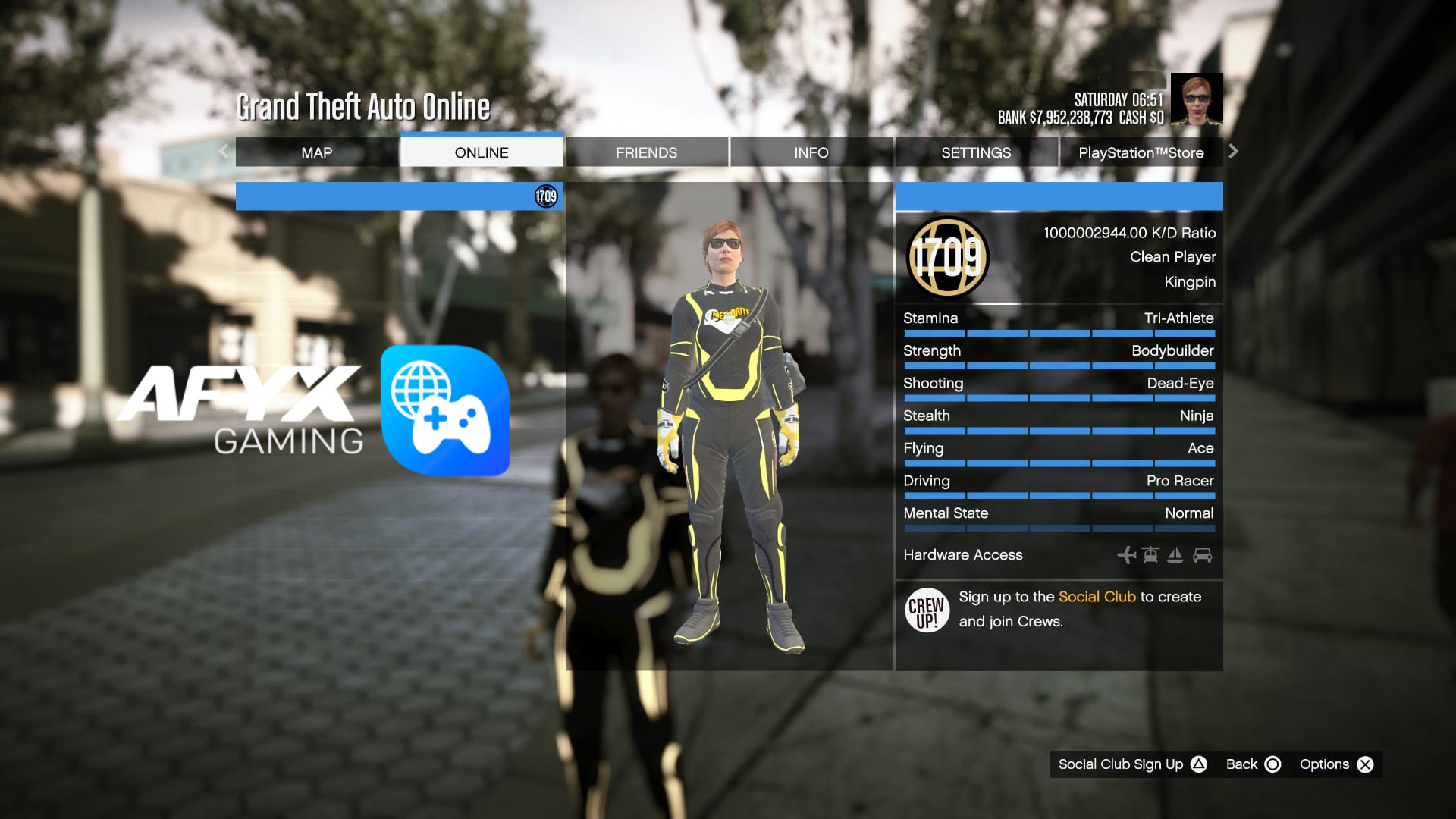Open the FRIENDS tab
The image size is (1456, 819).
[646, 152]
